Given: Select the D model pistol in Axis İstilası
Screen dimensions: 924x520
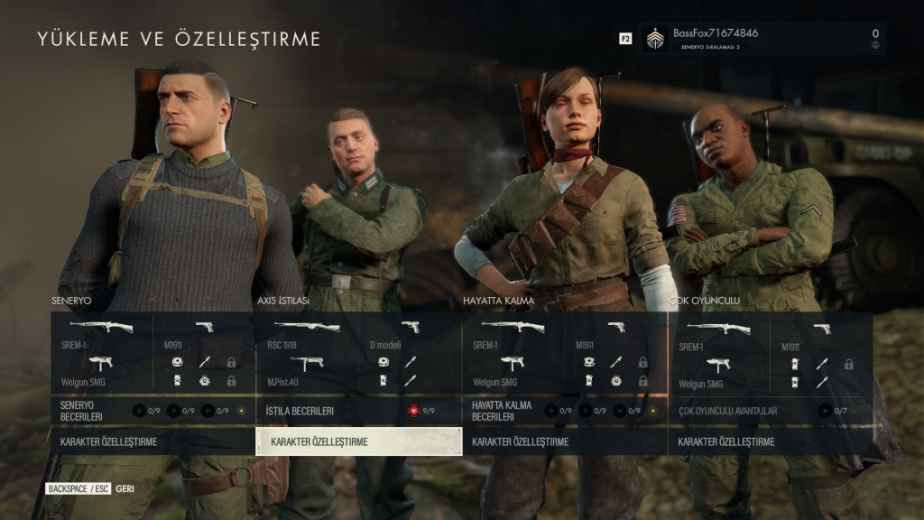Looking at the screenshot, I should tap(410, 333).
